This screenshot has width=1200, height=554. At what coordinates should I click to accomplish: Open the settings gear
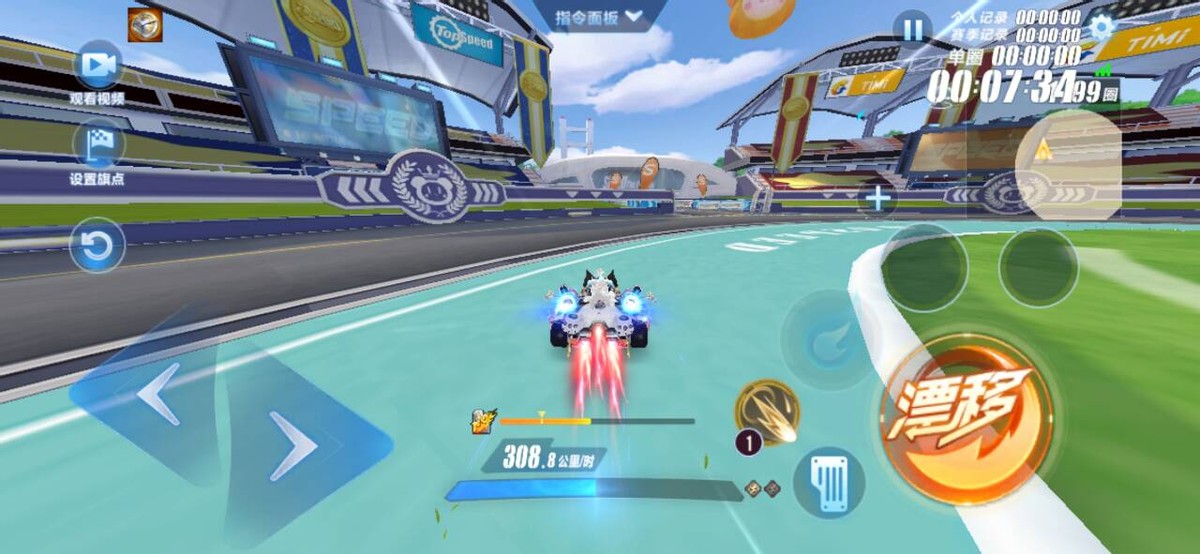click(1101, 27)
